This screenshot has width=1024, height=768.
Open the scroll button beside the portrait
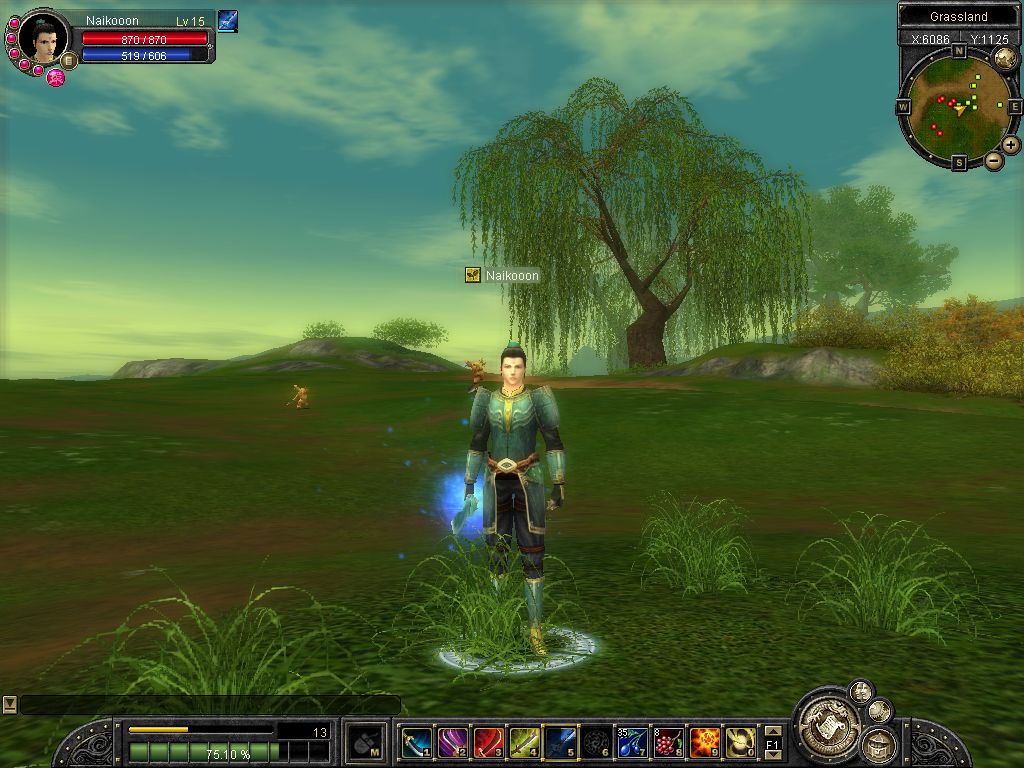[69, 60]
